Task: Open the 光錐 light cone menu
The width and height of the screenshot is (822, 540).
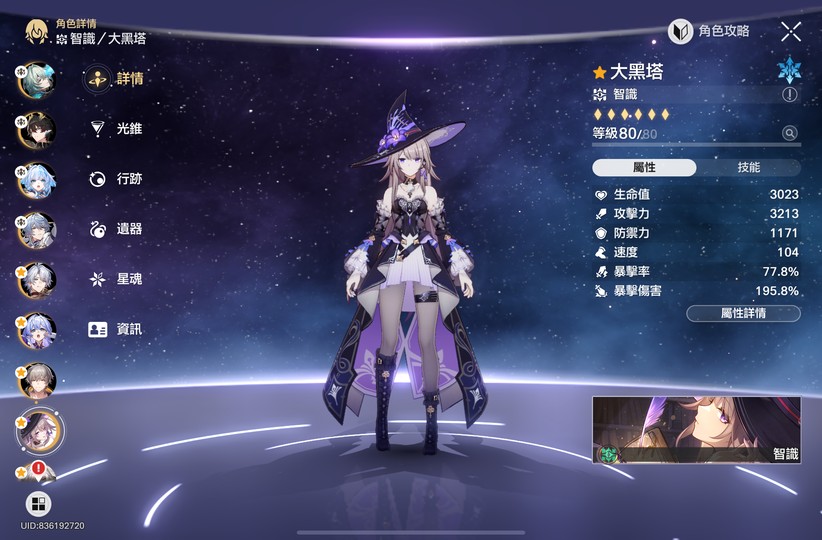Action: click(115, 129)
